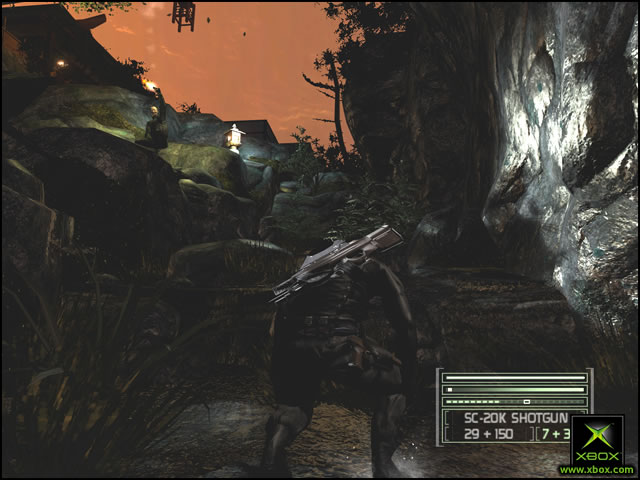Select the SC-20K Shotgun weapon label
Image resolution: width=640 pixels, height=480 pixels.
tap(508, 418)
